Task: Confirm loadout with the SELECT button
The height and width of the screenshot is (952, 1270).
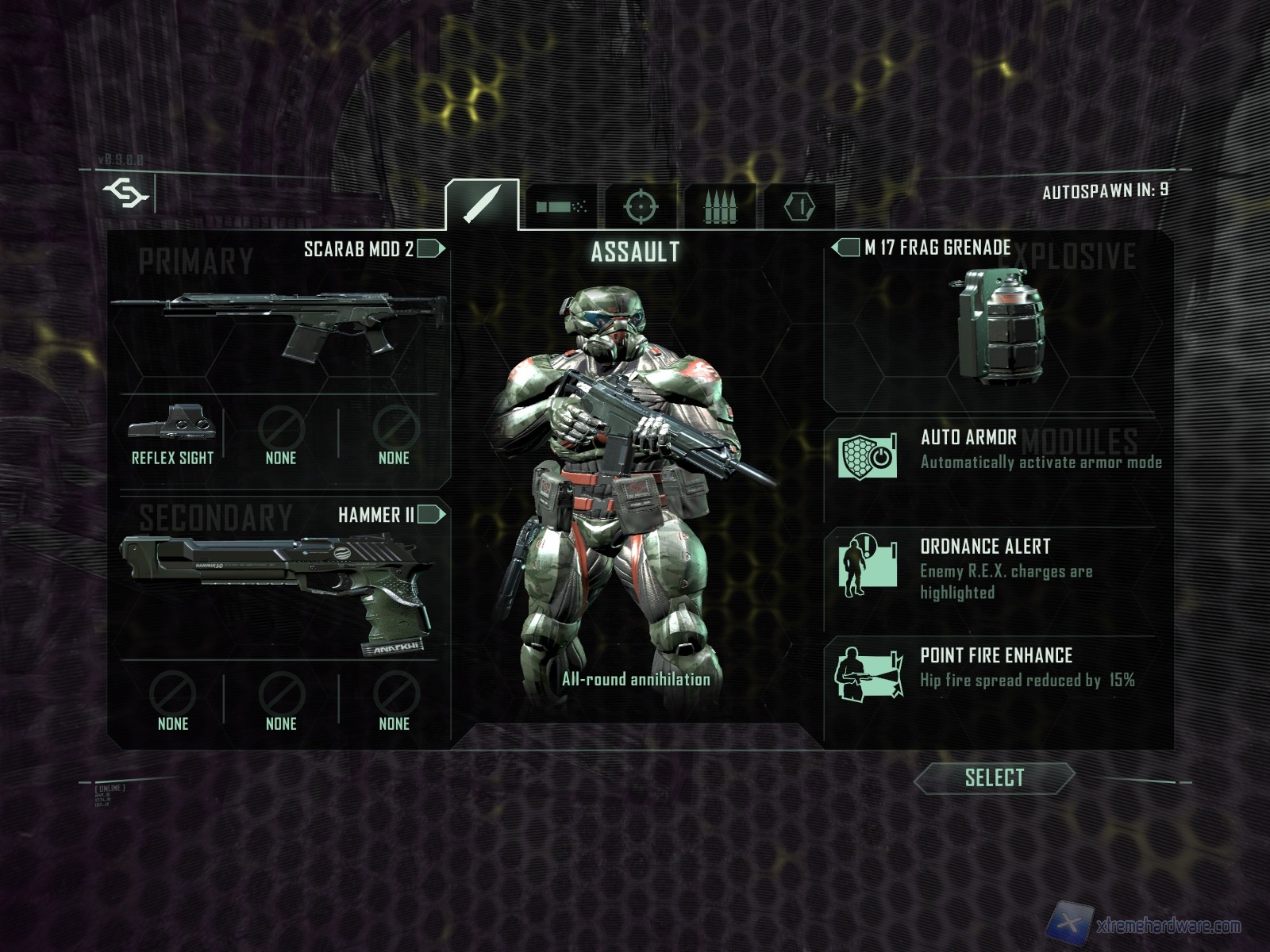Action: click(x=994, y=778)
